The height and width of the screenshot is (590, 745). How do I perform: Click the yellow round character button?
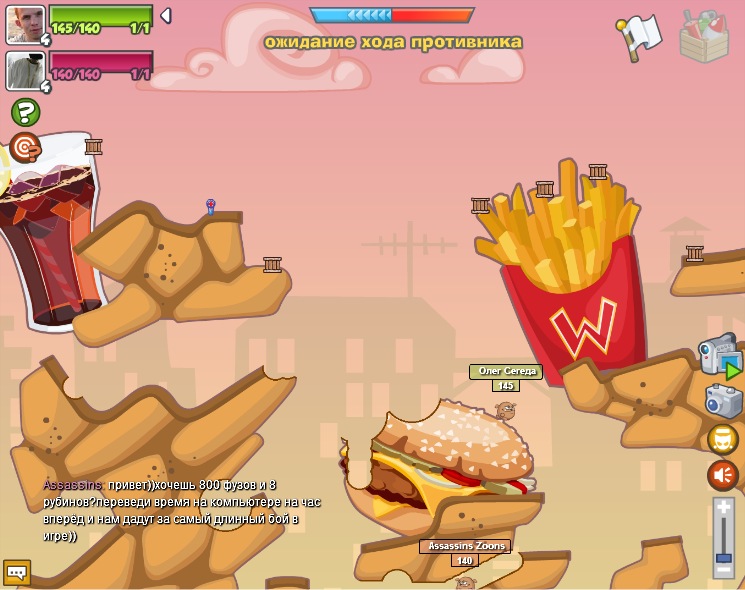point(722,439)
